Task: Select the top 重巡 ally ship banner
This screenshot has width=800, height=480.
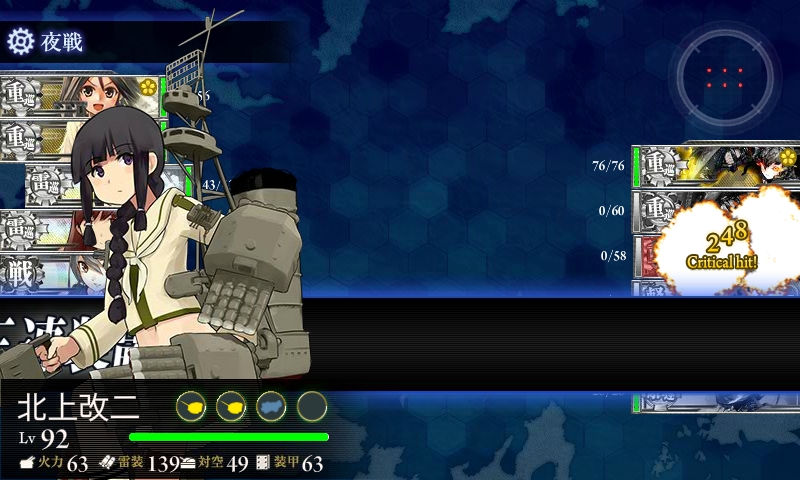Action: pyautogui.click(x=80, y=97)
